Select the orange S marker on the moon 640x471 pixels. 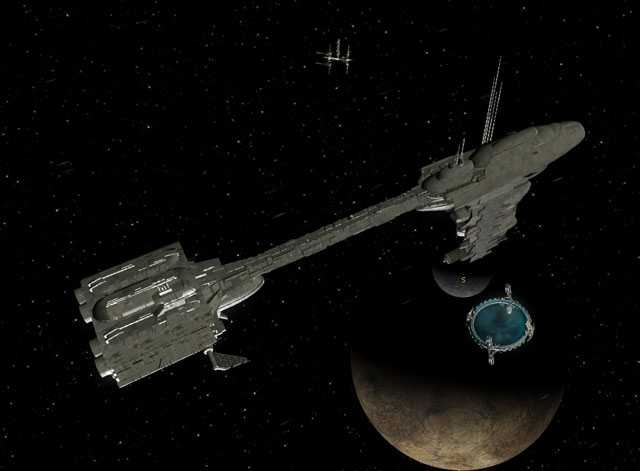(463, 279)
